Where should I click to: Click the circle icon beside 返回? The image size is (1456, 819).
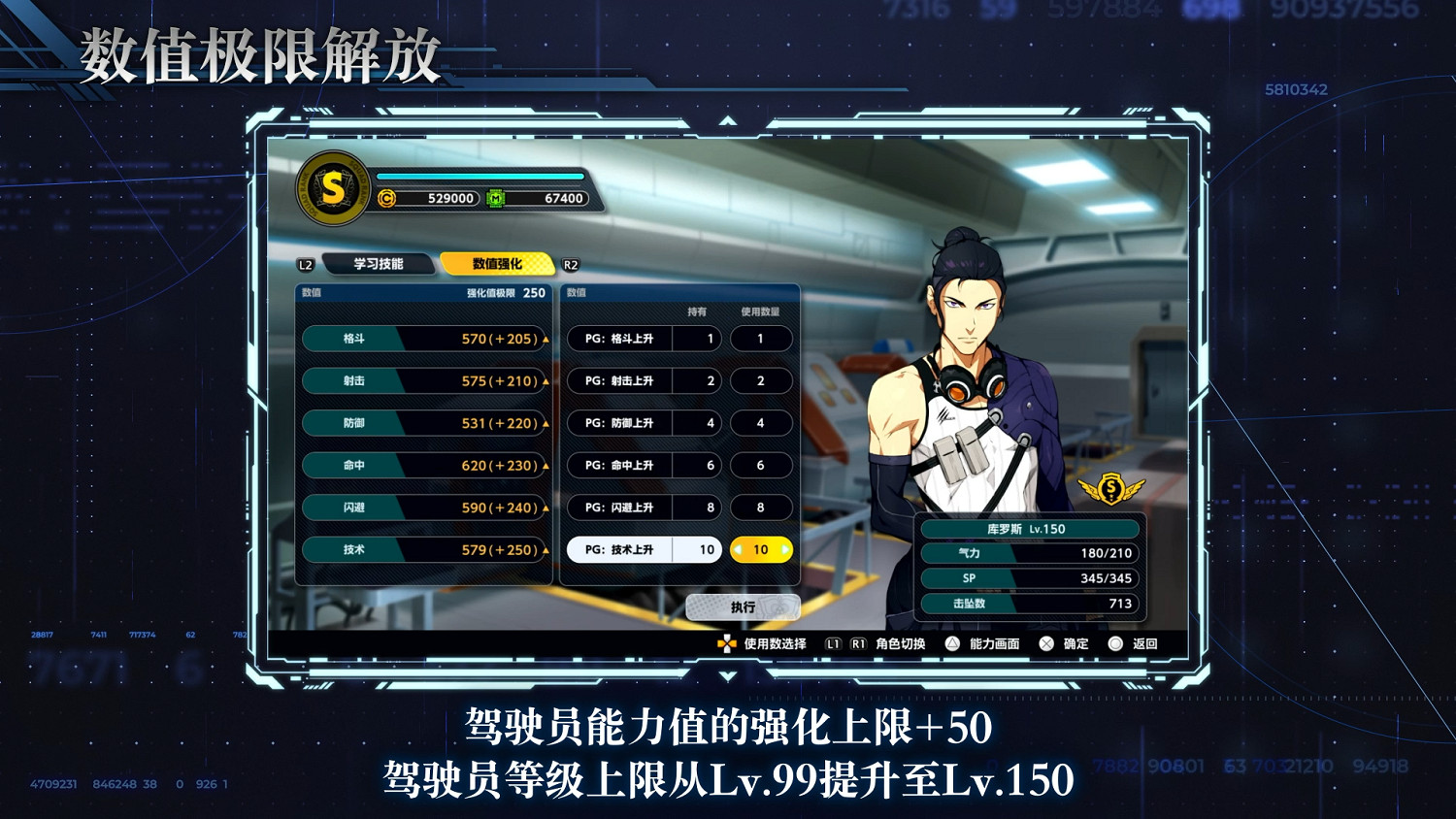pos(1115,643)
